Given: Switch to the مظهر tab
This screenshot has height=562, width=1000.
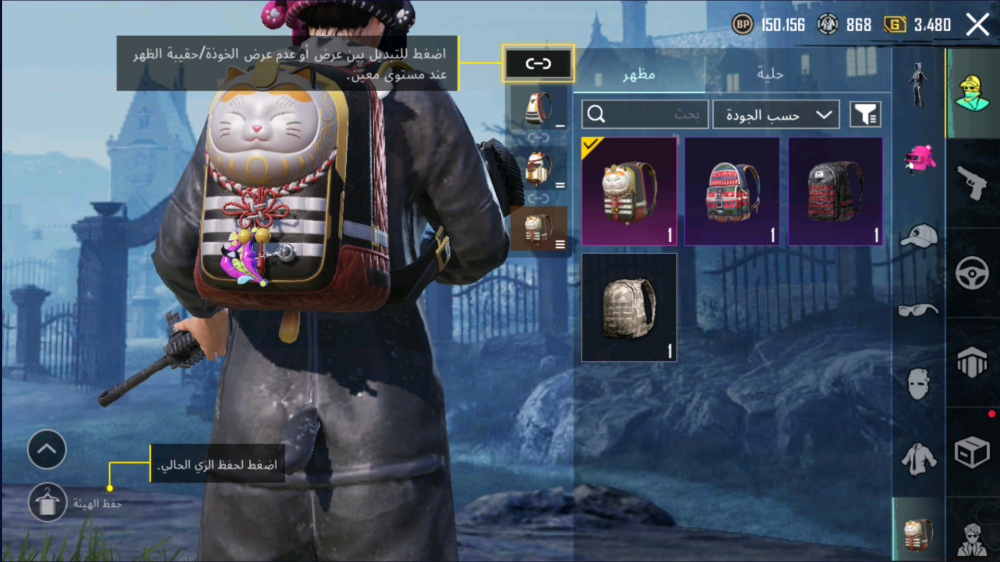Looking at the screenshot, I should (639, 75).
